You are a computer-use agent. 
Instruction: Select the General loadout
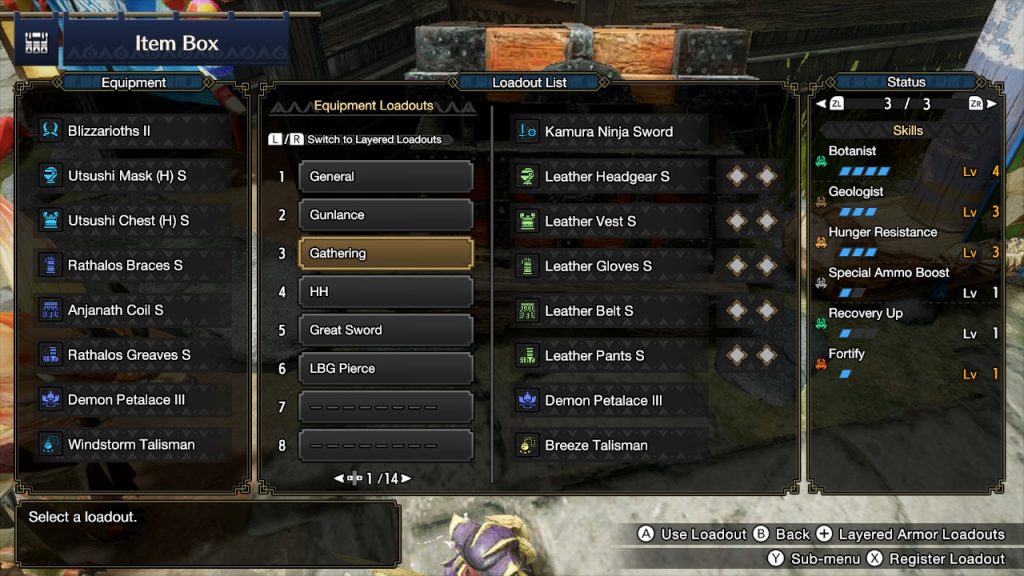click(385, 177)
